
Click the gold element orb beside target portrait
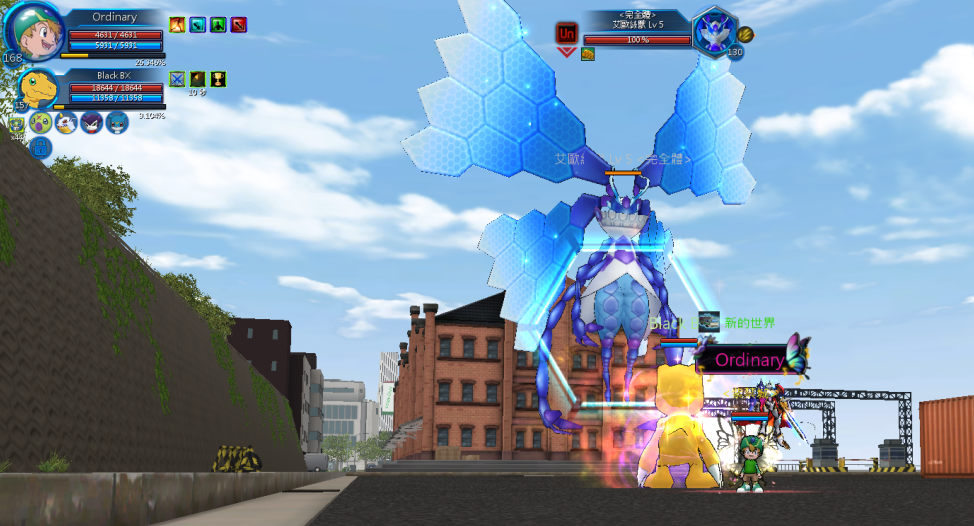[x=745, y=34]
